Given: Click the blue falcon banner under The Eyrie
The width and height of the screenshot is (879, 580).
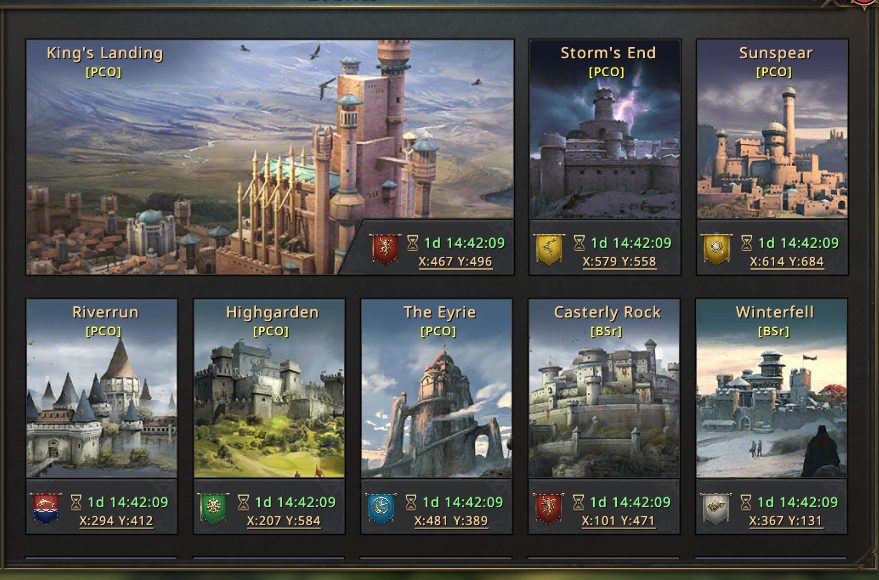Looking at the screenshot, I should pyautogui.click(x=380, y=508).
